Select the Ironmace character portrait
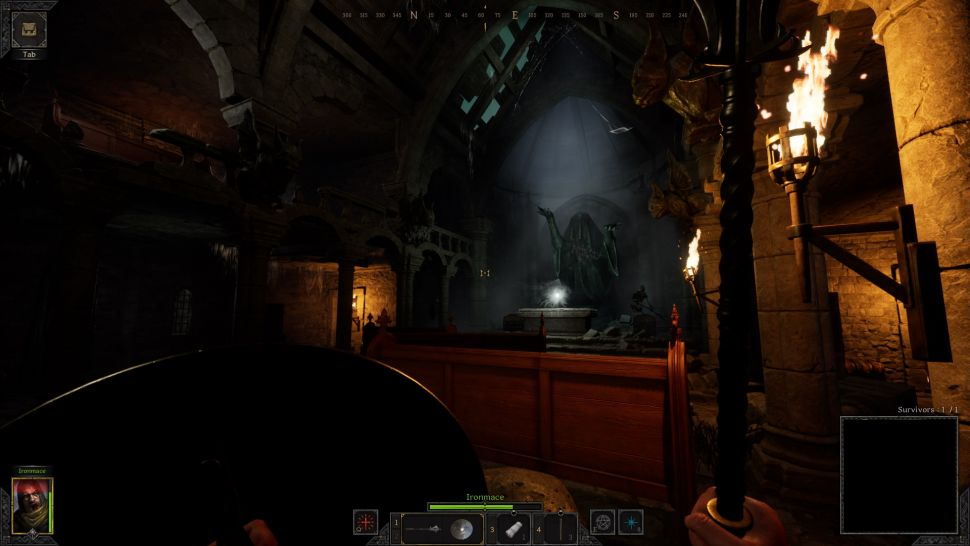Screen dimensions: 970x546 coord(32,506)
